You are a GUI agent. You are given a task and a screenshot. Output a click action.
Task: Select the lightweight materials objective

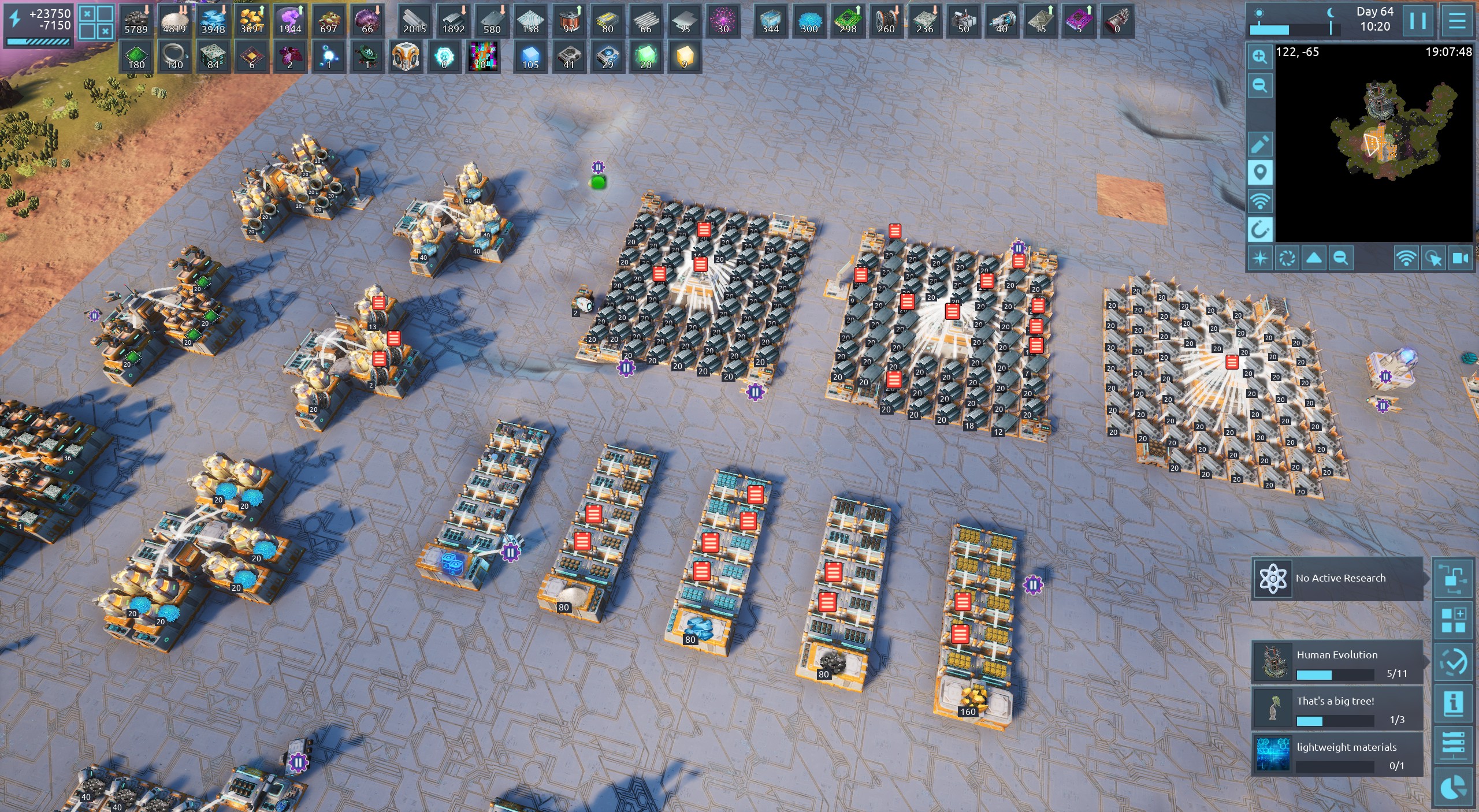click(x=1337, y=754)
